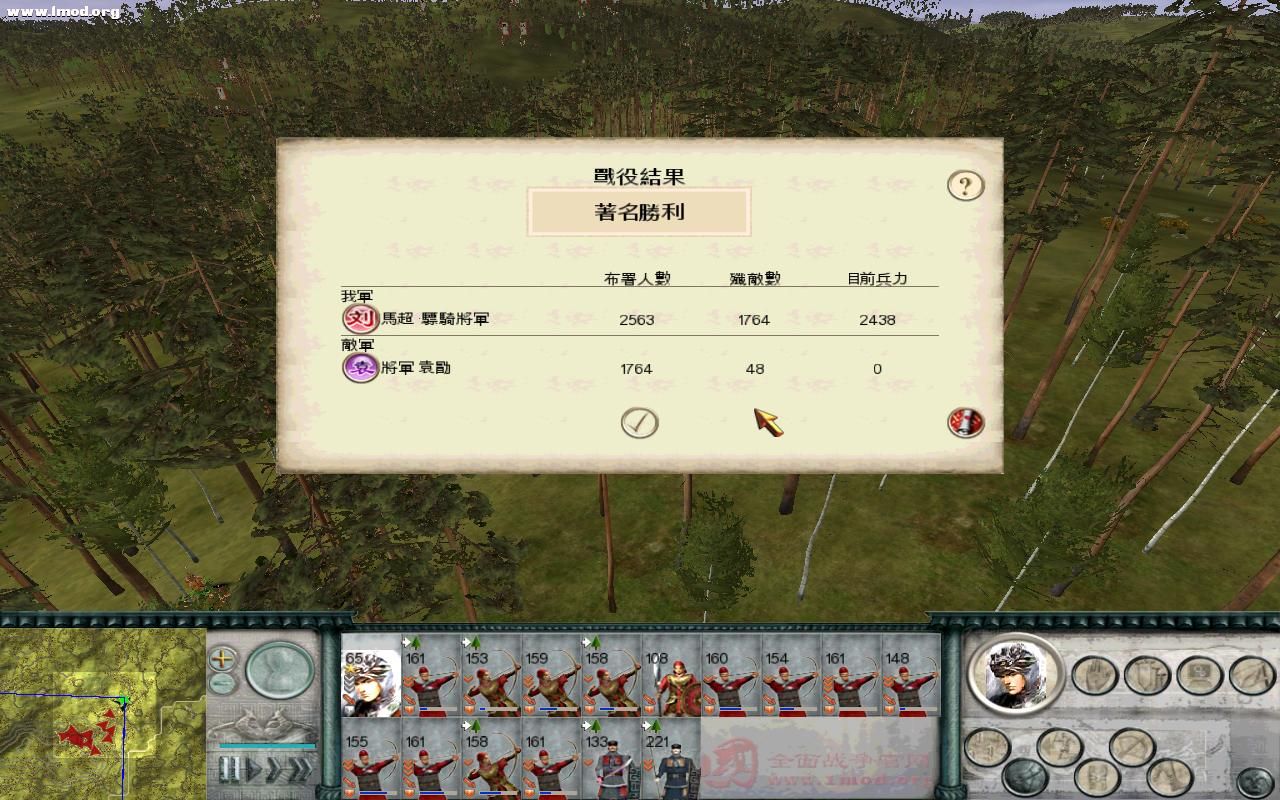
Task: Open help via the question mark icon
Action: coord(964,186)
